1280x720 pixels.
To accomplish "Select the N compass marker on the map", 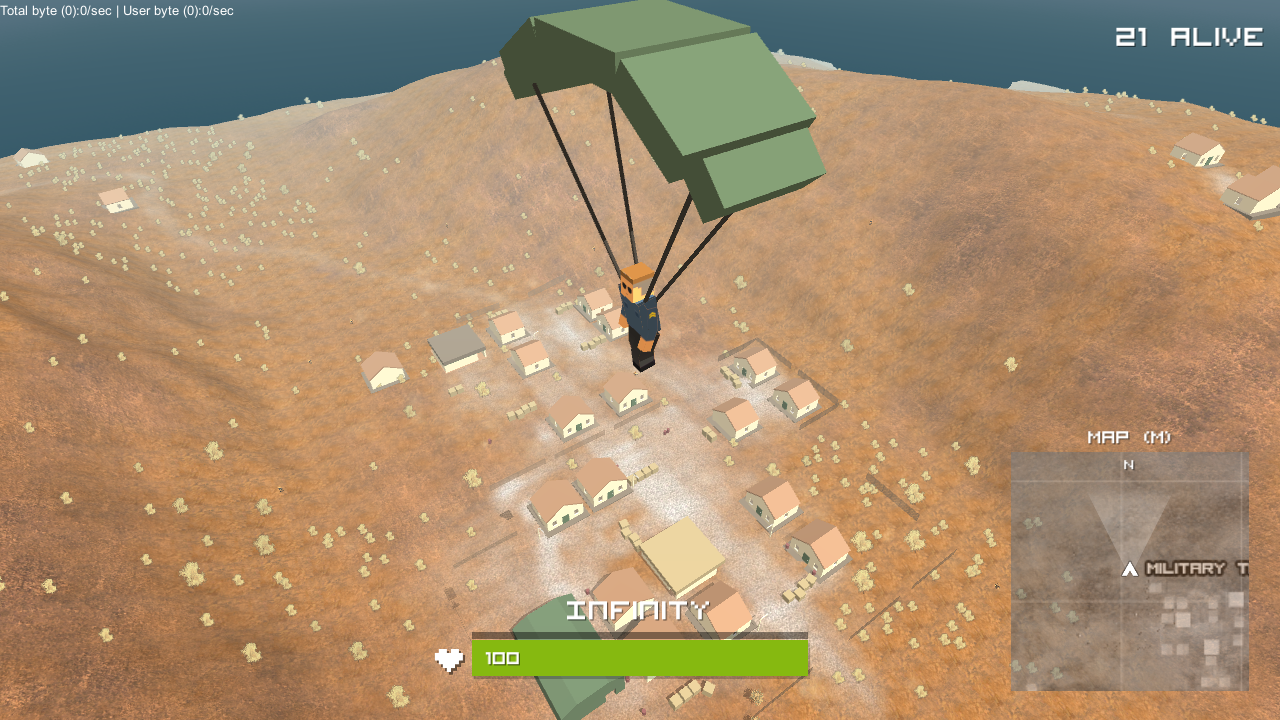I will tap(1128, 465).
